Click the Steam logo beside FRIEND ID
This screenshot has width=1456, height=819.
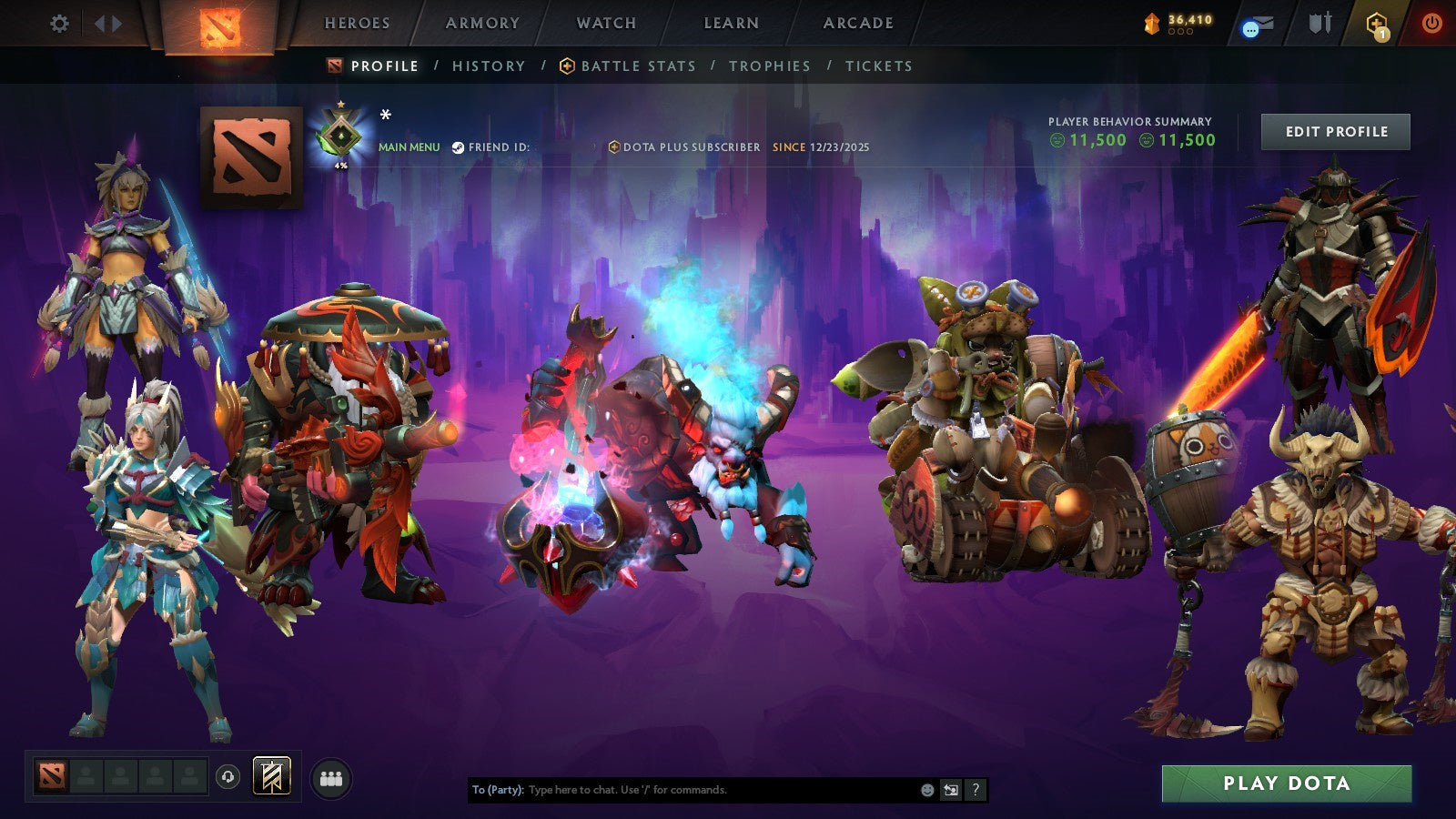pos(459,146)
